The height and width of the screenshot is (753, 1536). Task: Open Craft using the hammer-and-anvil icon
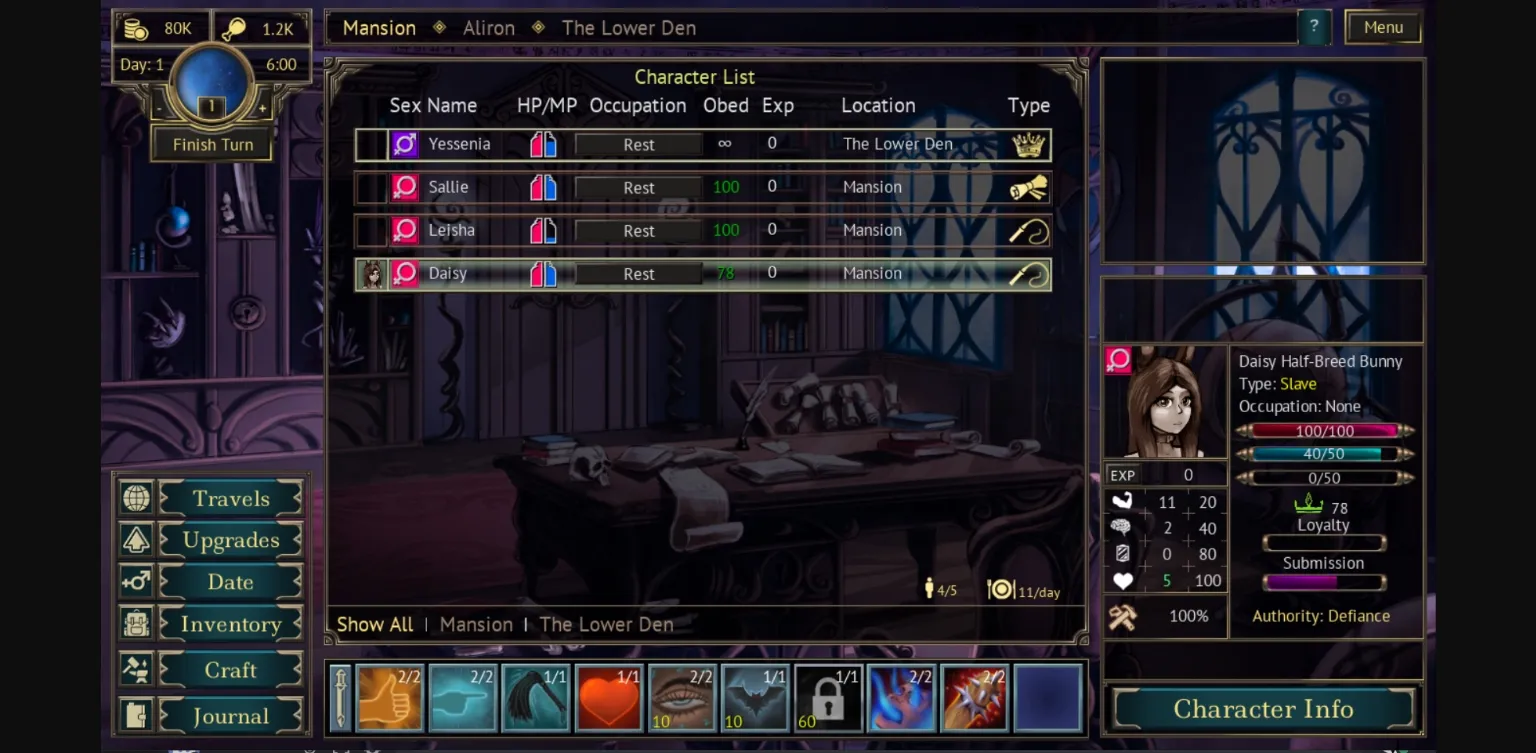135,669
